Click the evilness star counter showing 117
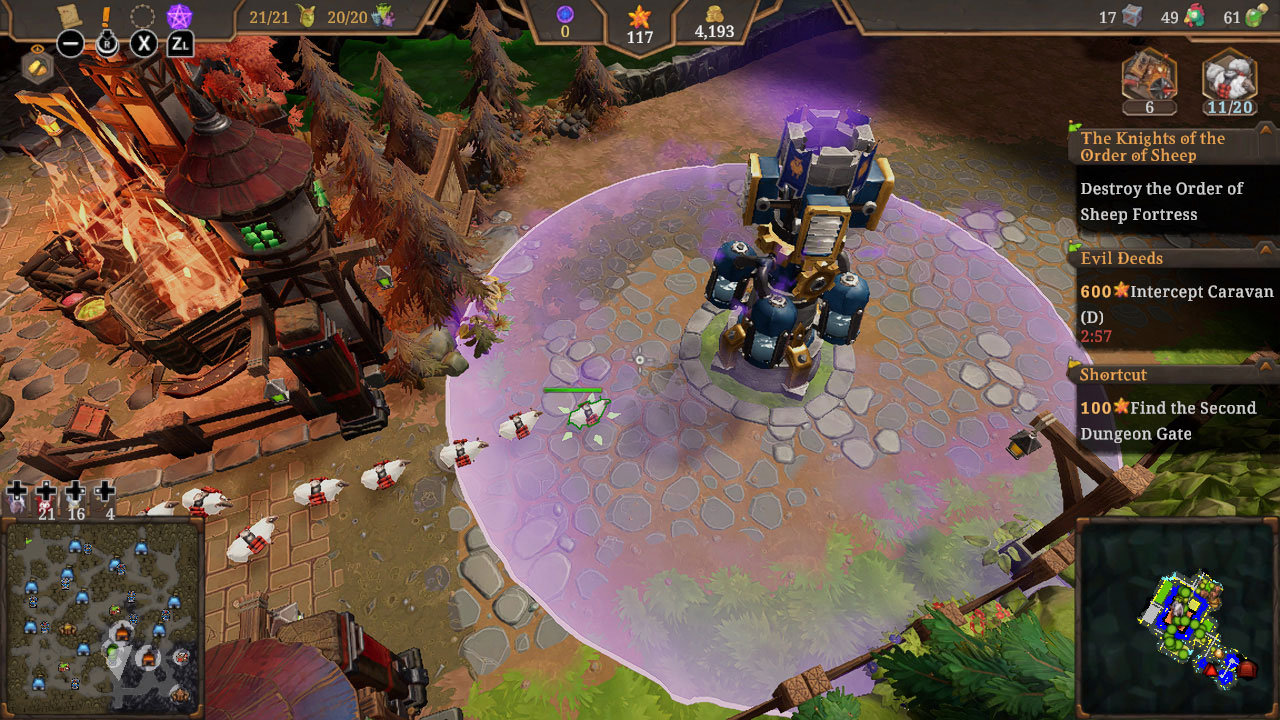 640,22
